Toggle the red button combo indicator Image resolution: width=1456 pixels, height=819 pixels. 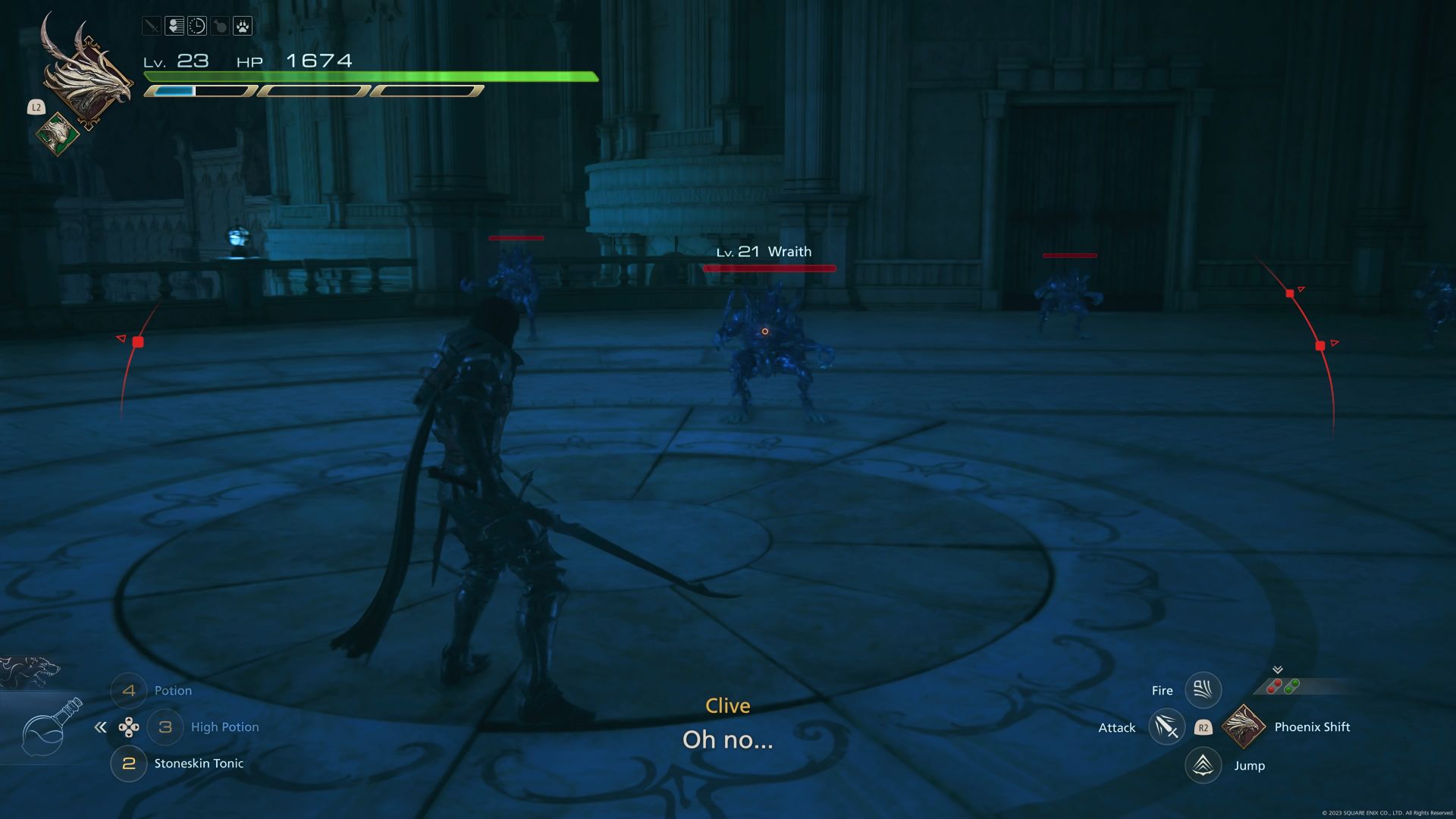point(1273,686)
